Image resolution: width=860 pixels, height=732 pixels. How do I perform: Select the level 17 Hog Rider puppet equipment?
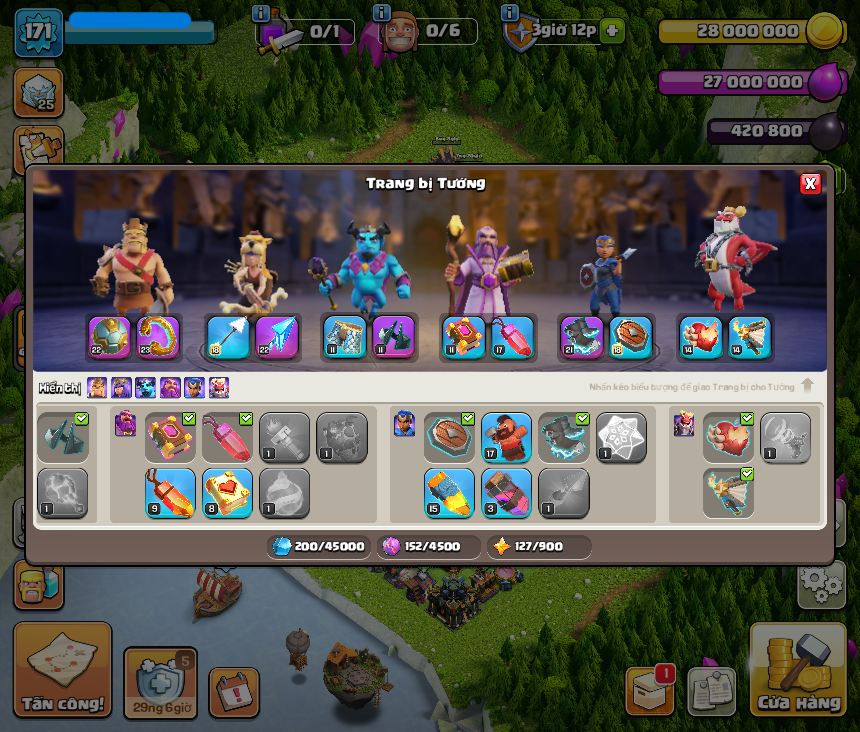pos(506,438)
